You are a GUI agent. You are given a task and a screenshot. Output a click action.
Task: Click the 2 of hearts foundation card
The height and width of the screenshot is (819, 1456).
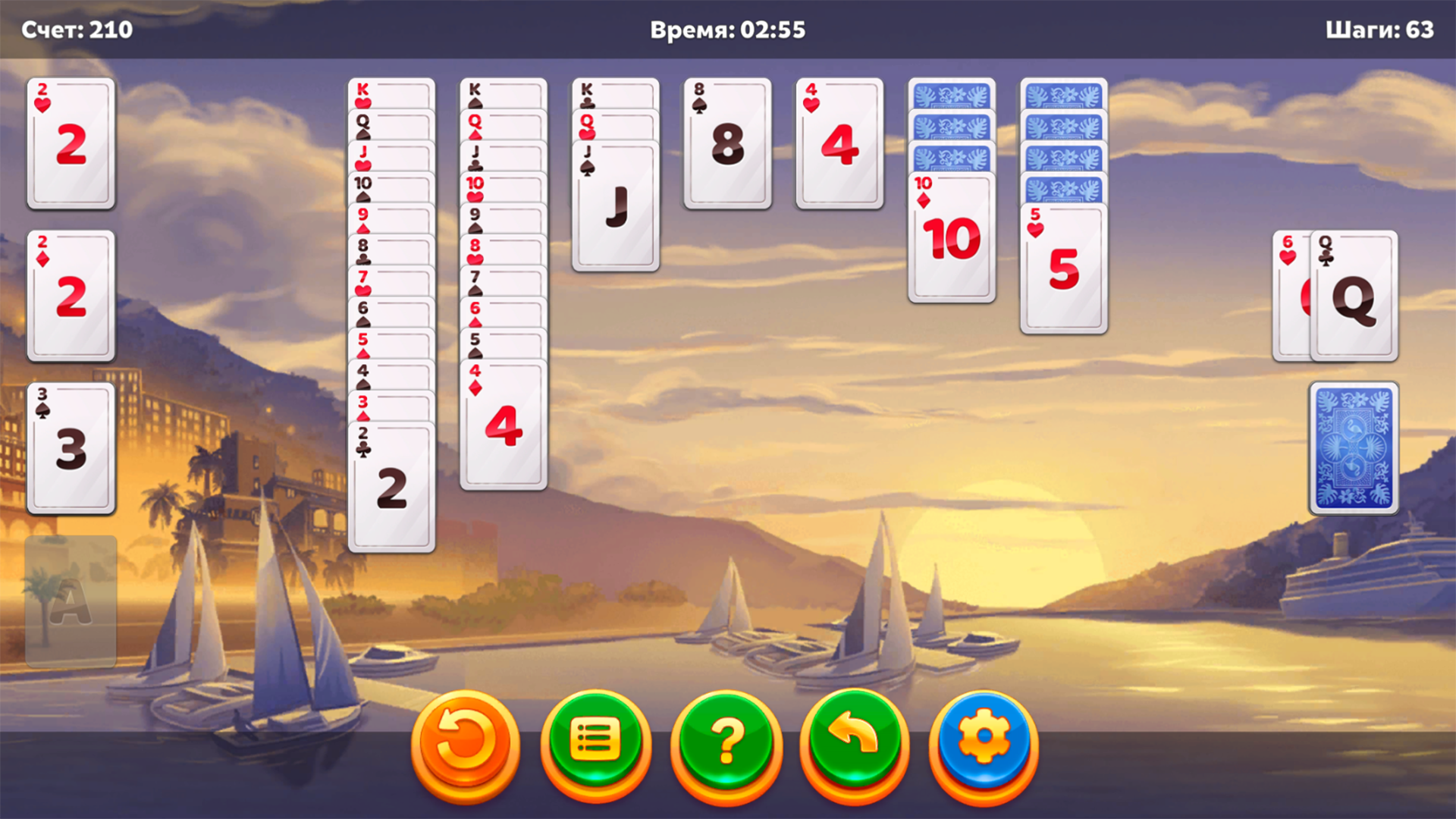point(70,144)
